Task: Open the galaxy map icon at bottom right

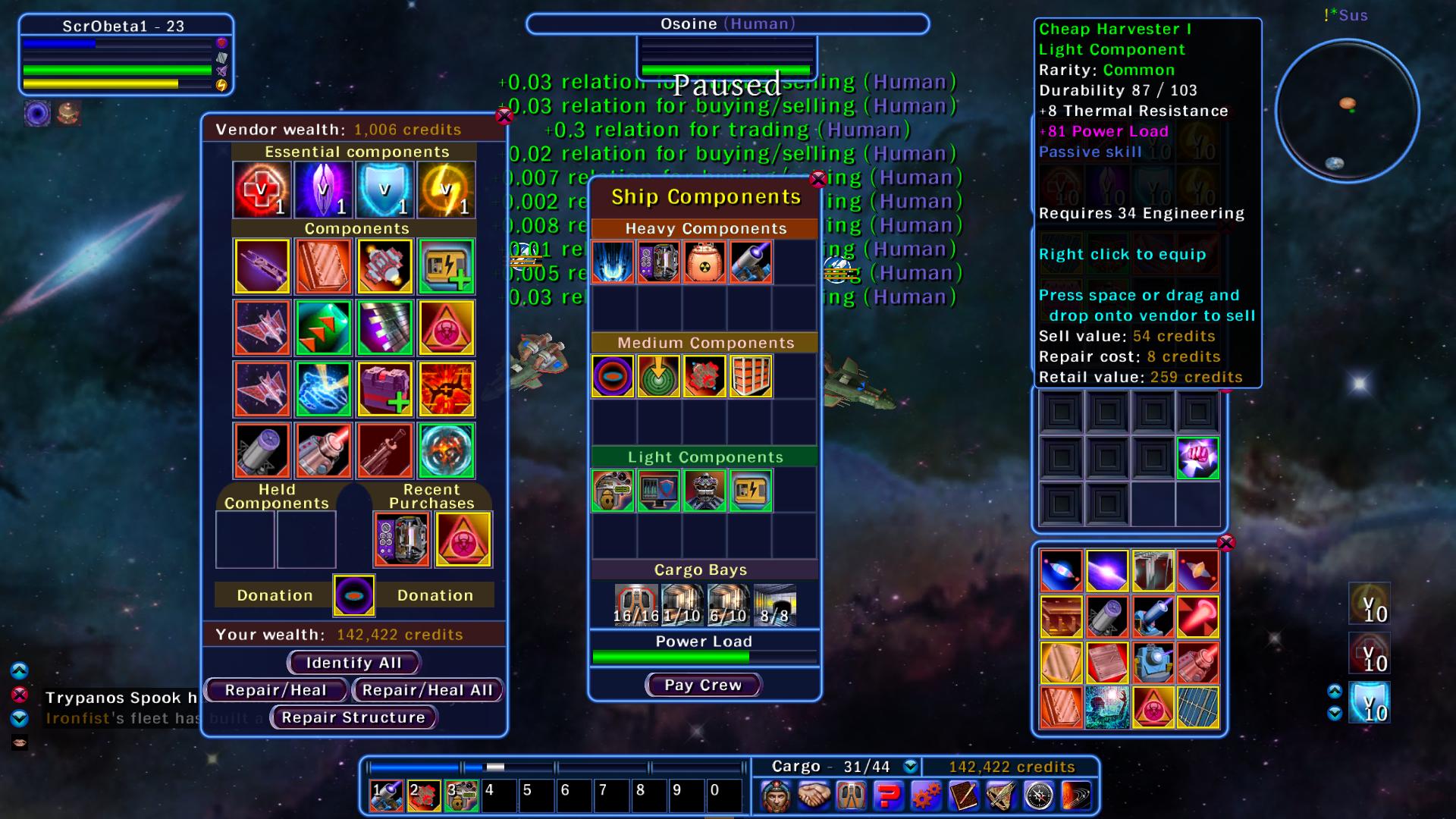Action: (x=1078, y=794)
